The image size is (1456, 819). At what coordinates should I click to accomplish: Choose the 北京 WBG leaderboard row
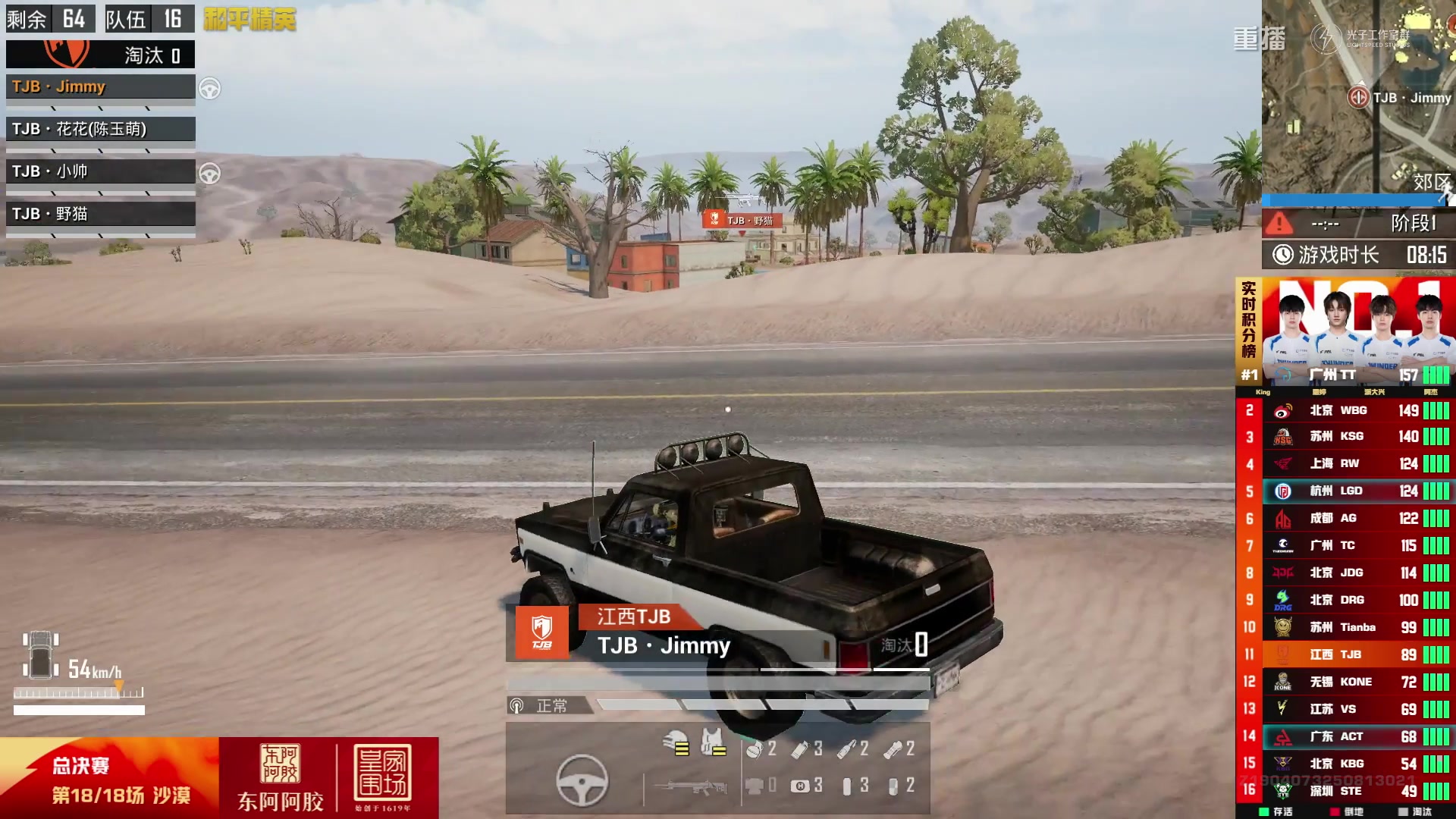pyautogui.click(x=1345, y=411)
